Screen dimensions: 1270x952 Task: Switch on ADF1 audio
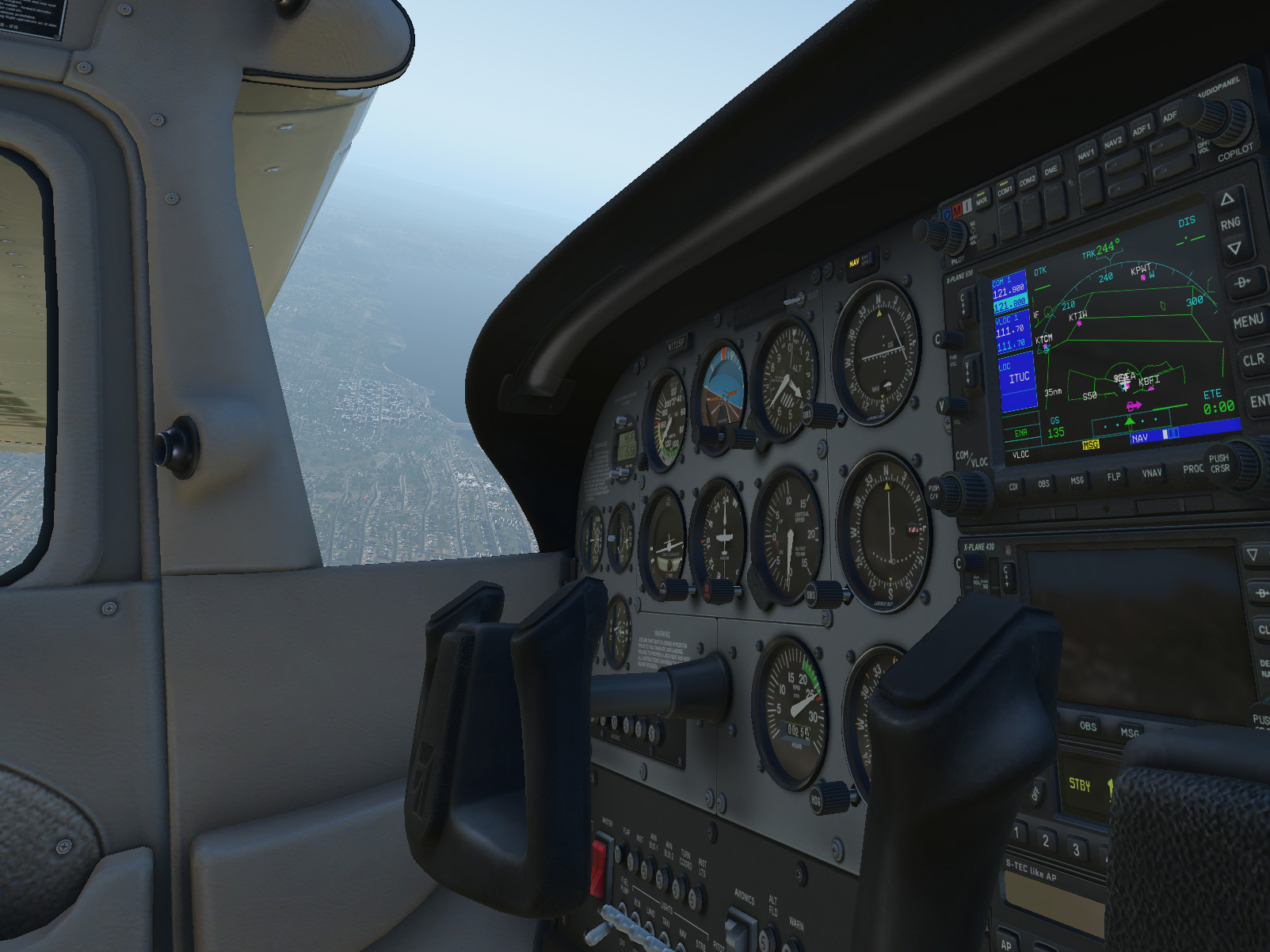[1141, 130]
